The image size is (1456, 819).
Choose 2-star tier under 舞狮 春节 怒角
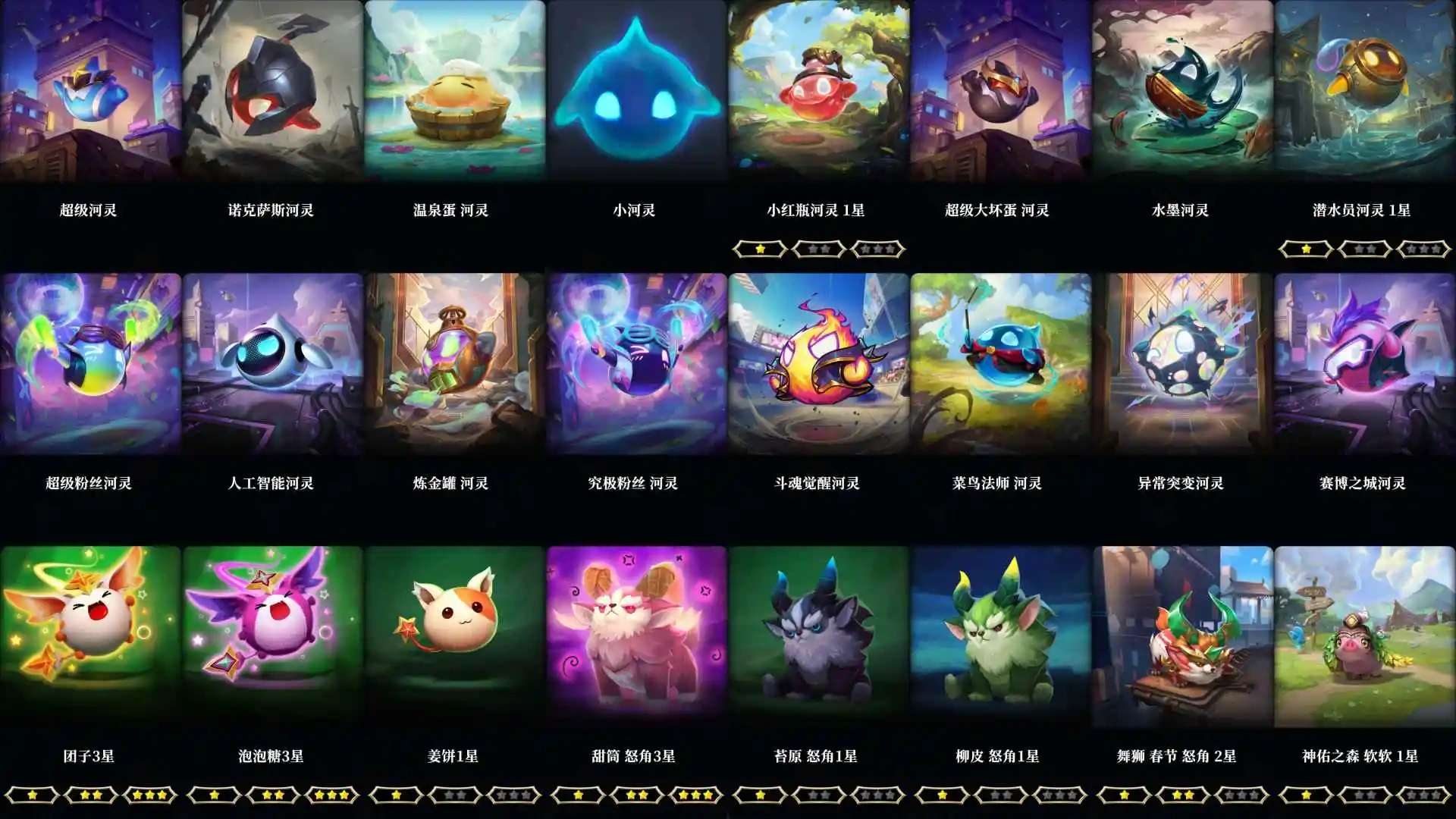(1183, 796)
